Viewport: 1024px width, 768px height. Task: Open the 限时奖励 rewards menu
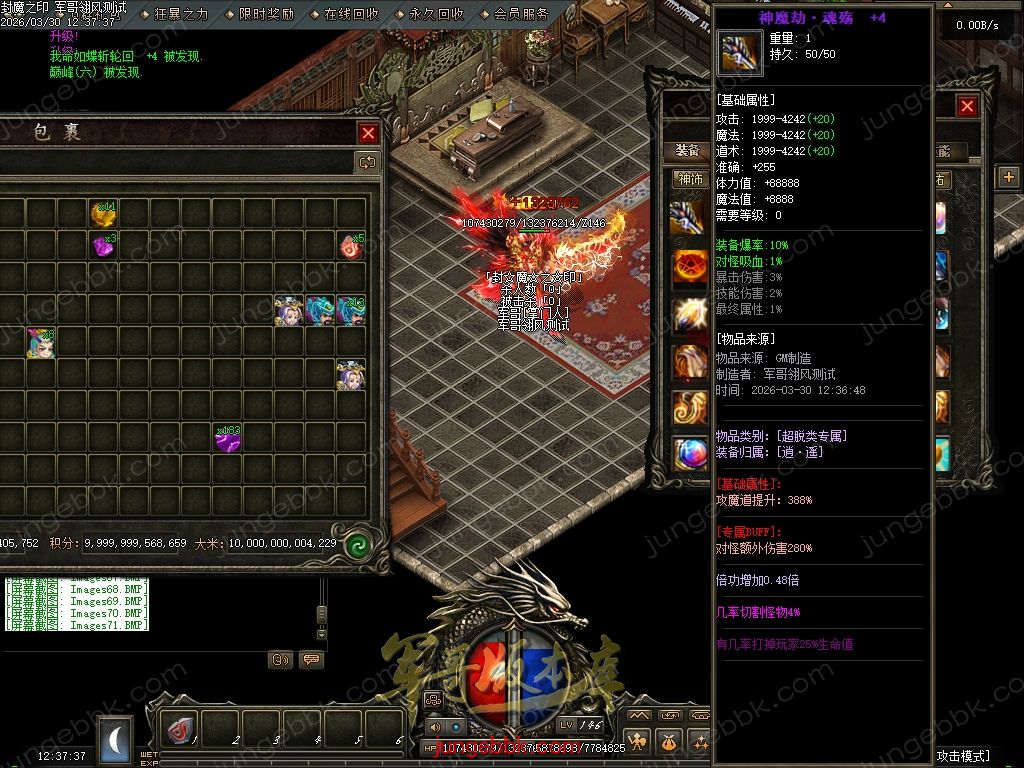point(266,14)
